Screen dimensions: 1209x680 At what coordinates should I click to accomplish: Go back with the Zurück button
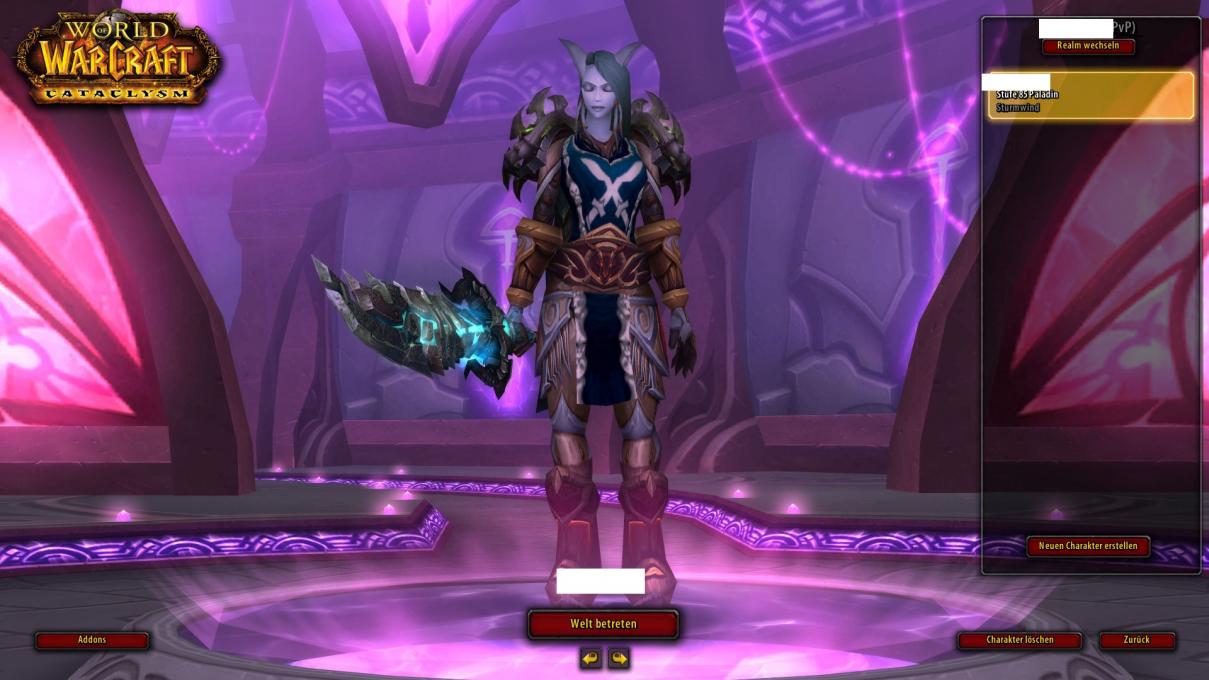pyautogui.click(x=1137, y=640)
